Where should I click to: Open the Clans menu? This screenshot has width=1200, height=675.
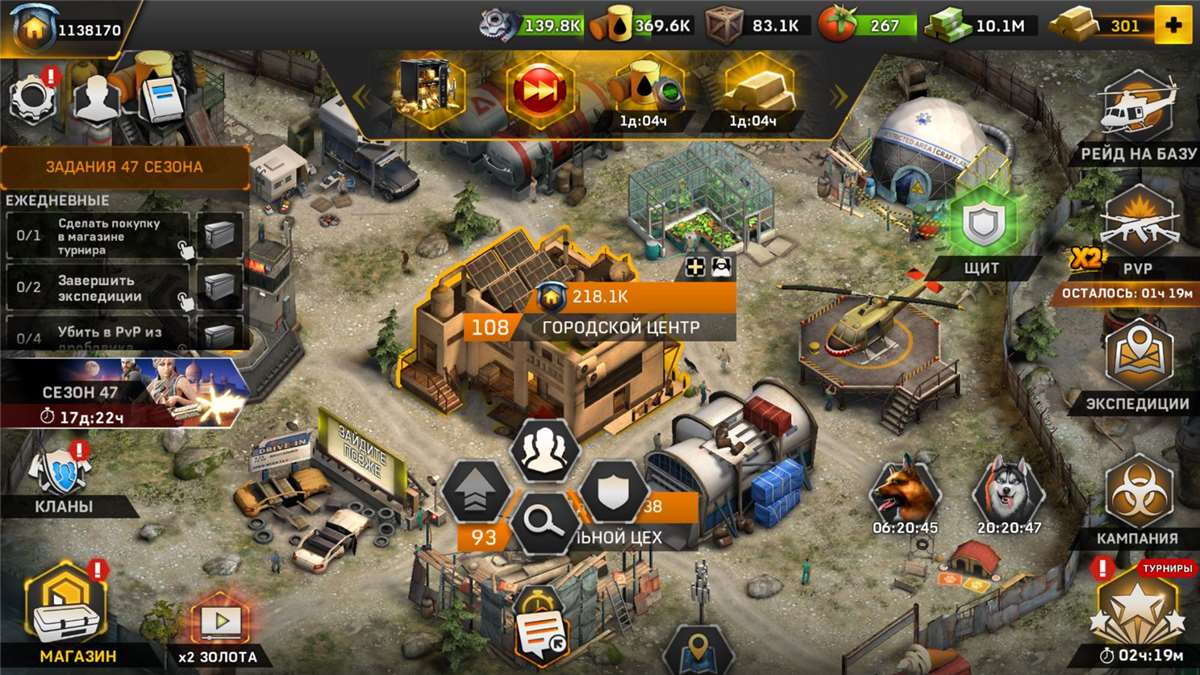click(x=62, y=478)
